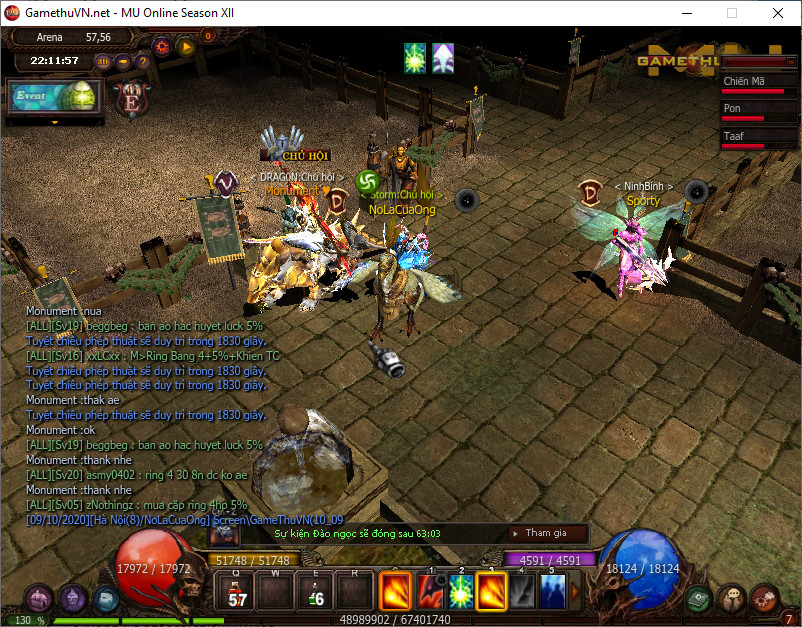The height and width of the screenshot is (627, 802).
Task: Click the E shield emblem icon
Action: 131,98
